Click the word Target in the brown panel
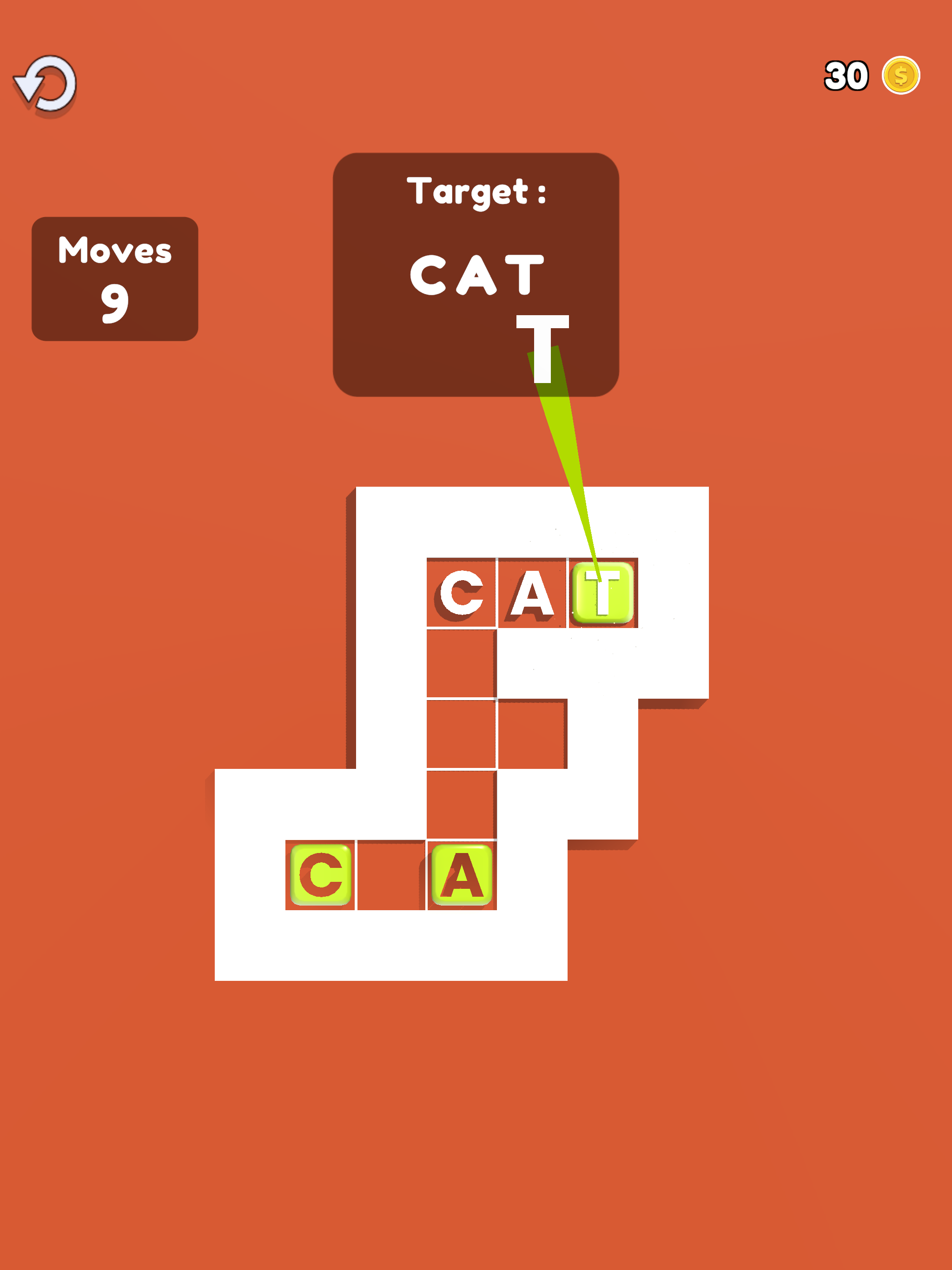The image size is (952, 1270). (478, 191)
